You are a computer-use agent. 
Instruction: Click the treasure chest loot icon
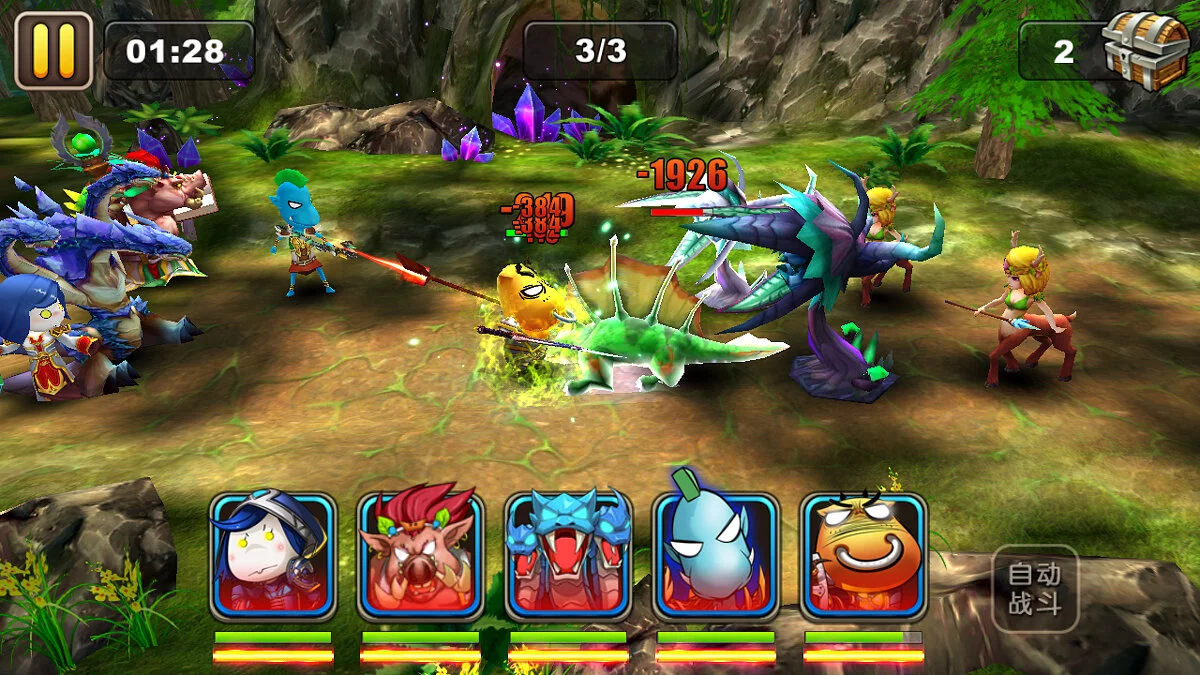pos(1144,46)
